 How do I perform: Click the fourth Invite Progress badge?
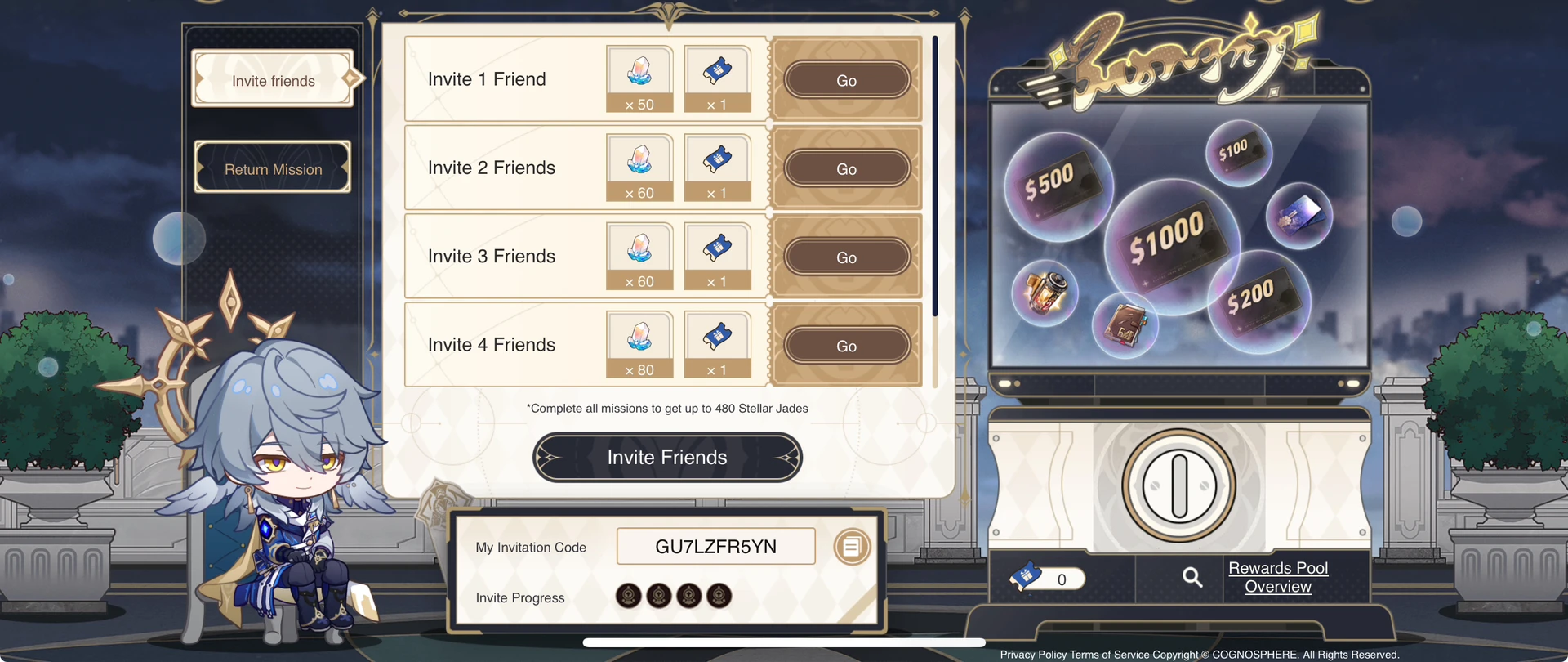[x=719, y=596]
